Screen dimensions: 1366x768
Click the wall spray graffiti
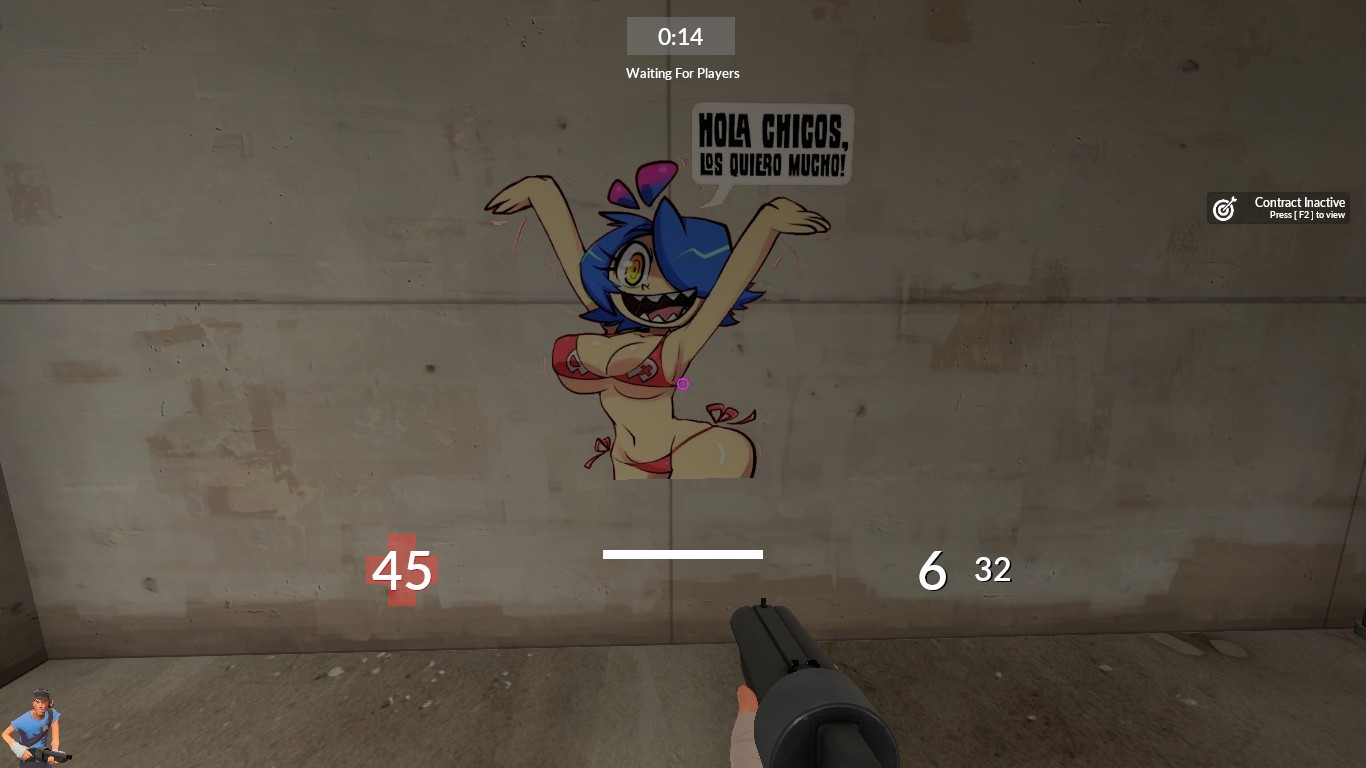[660, 330]
